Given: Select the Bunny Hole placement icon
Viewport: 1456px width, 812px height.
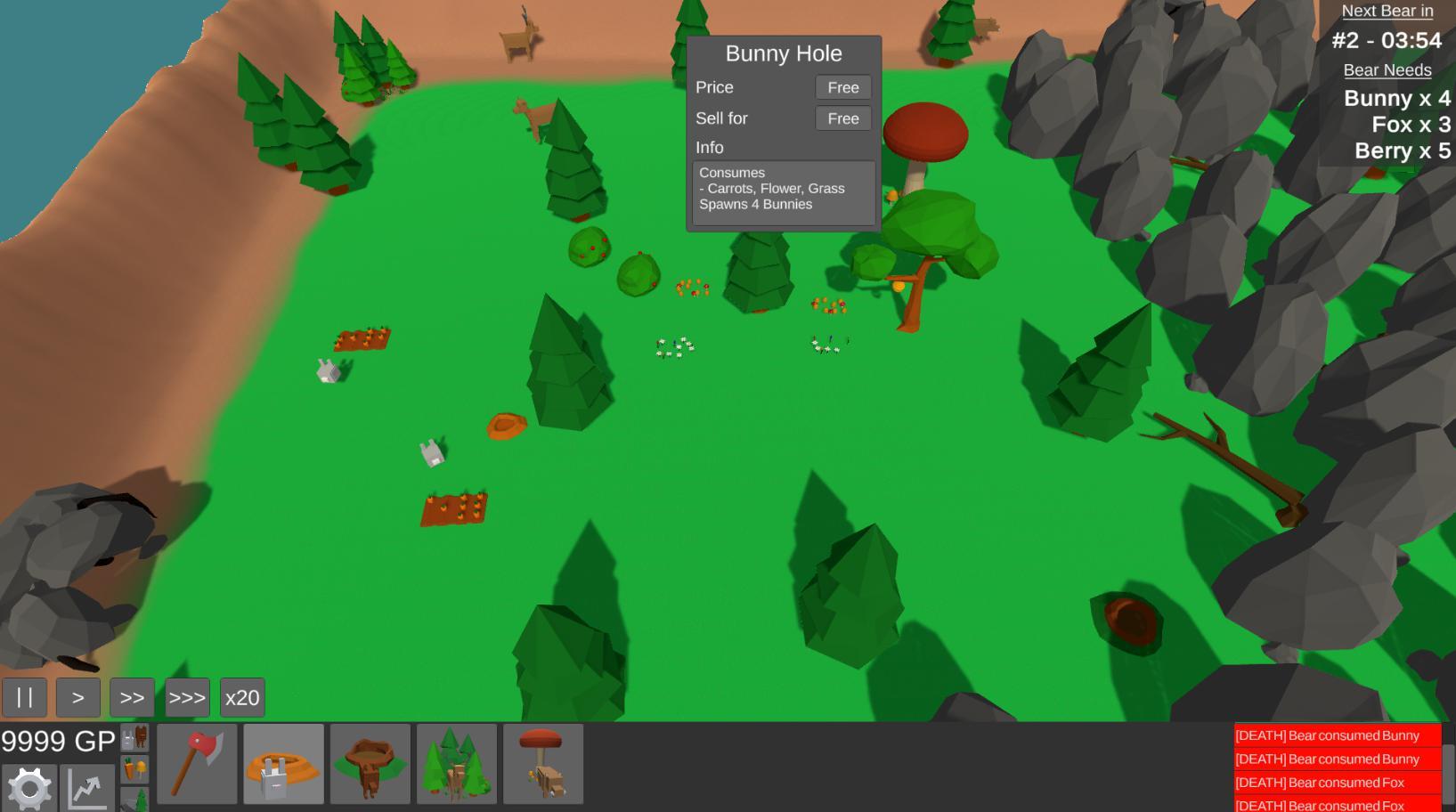Looking at the screenshot, I should pyautogui.click(x=283, y=763).
